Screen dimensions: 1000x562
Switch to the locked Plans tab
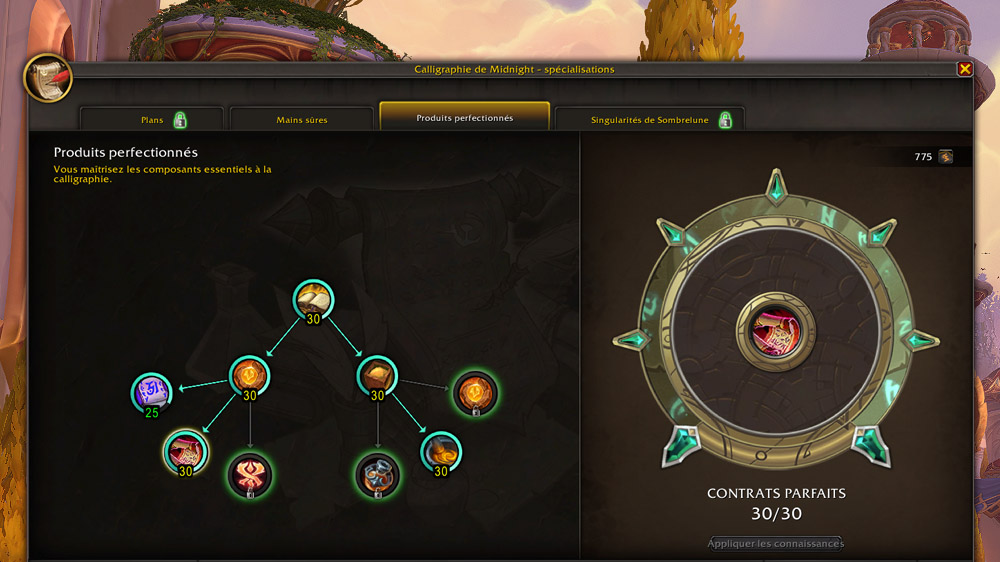pos(152,120)
